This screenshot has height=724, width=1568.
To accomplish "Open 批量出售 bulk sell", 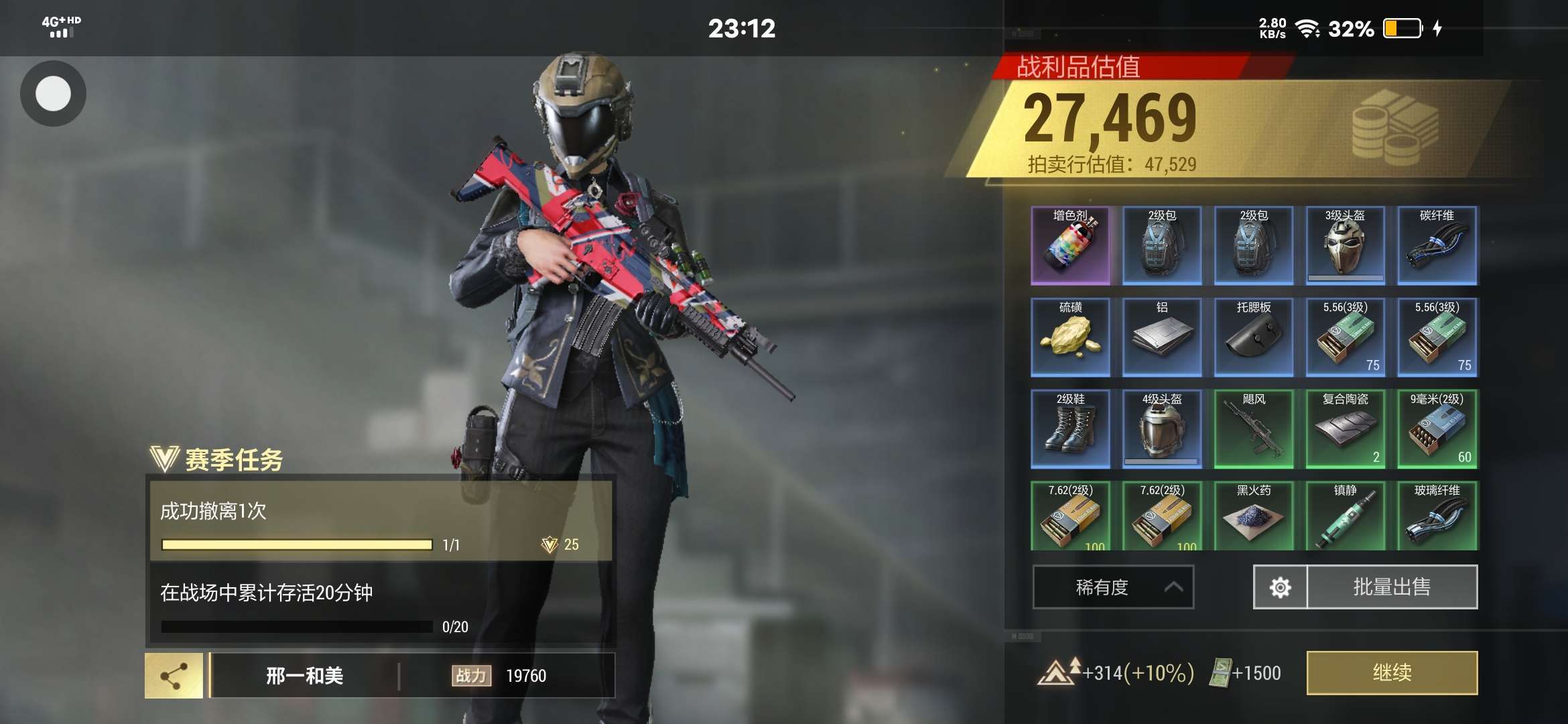I will (x=1392, y=587).
